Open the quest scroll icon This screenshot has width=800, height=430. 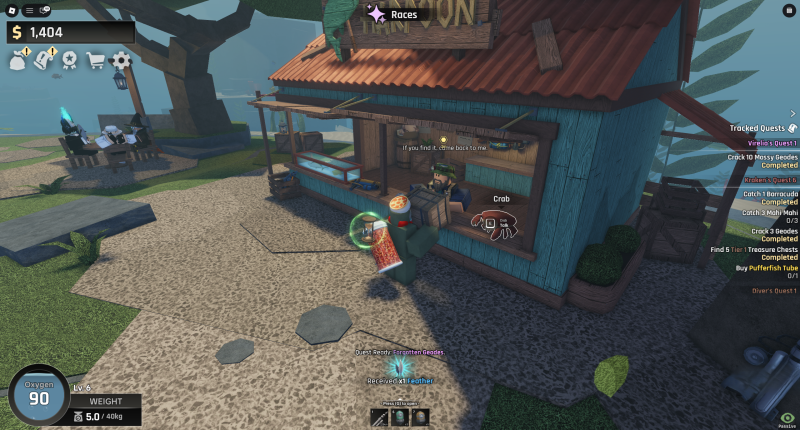point(44,60)
